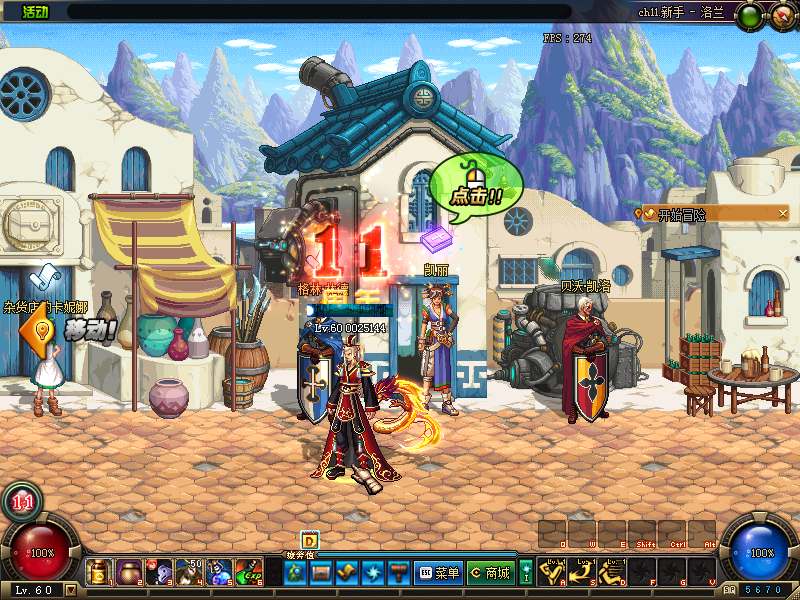Open the treasure chest icon in the menu bar
The height and width of the screenshot is (600, 800).
point(321,573)
